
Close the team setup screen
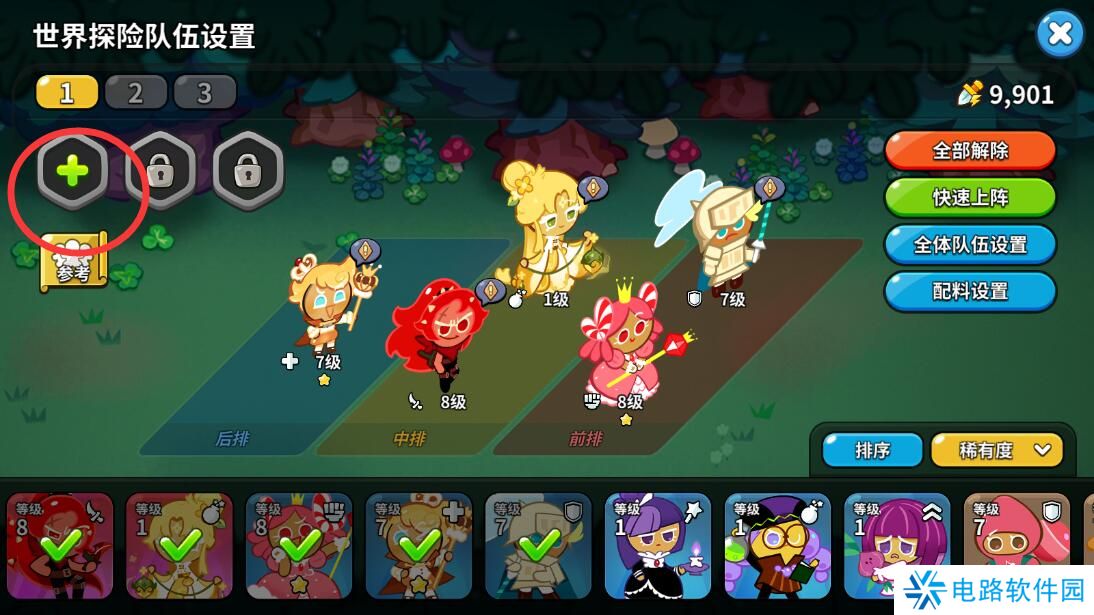click(x=1059, y=35)
